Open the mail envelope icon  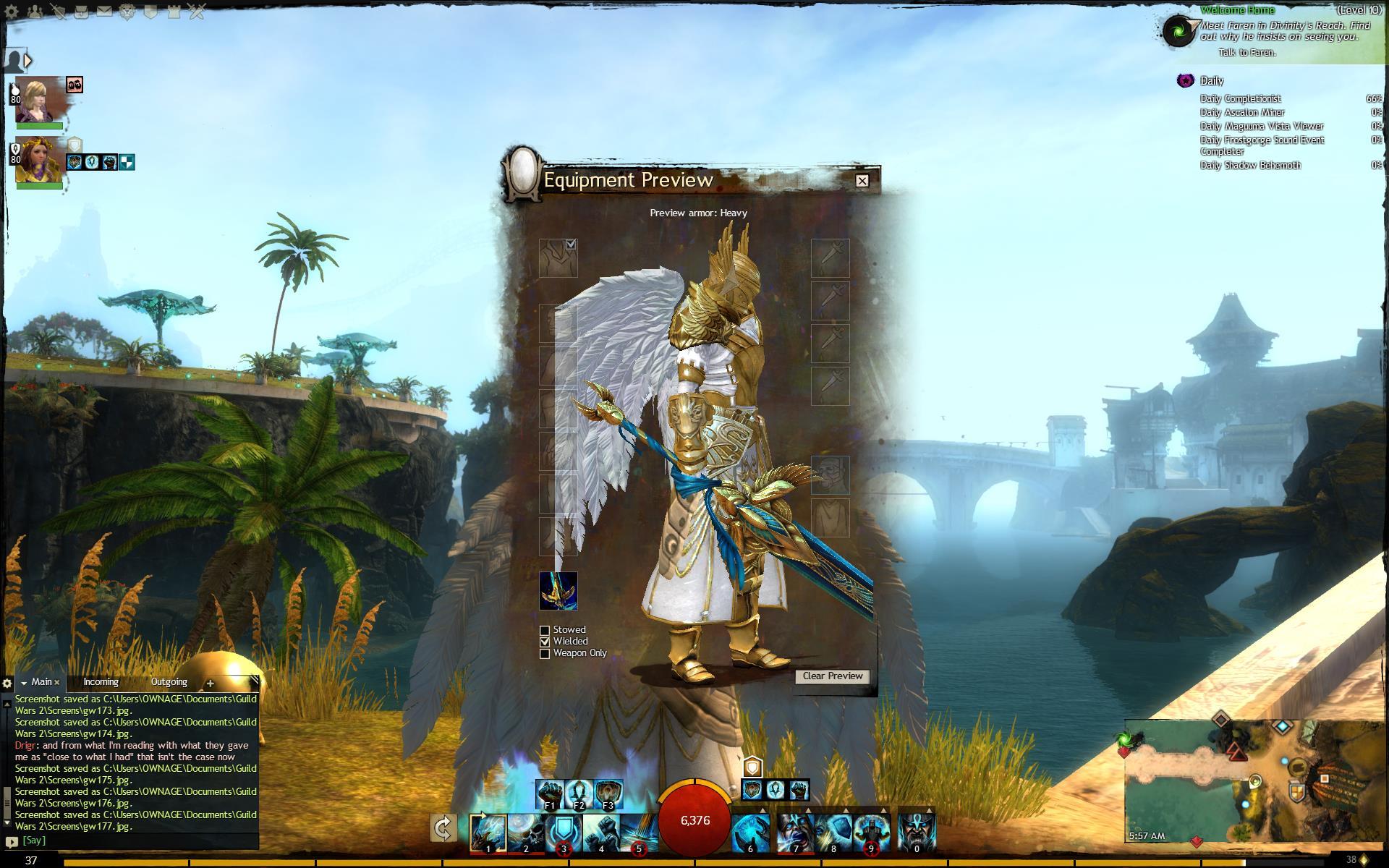pyautogui.click(x=104, y=12)
